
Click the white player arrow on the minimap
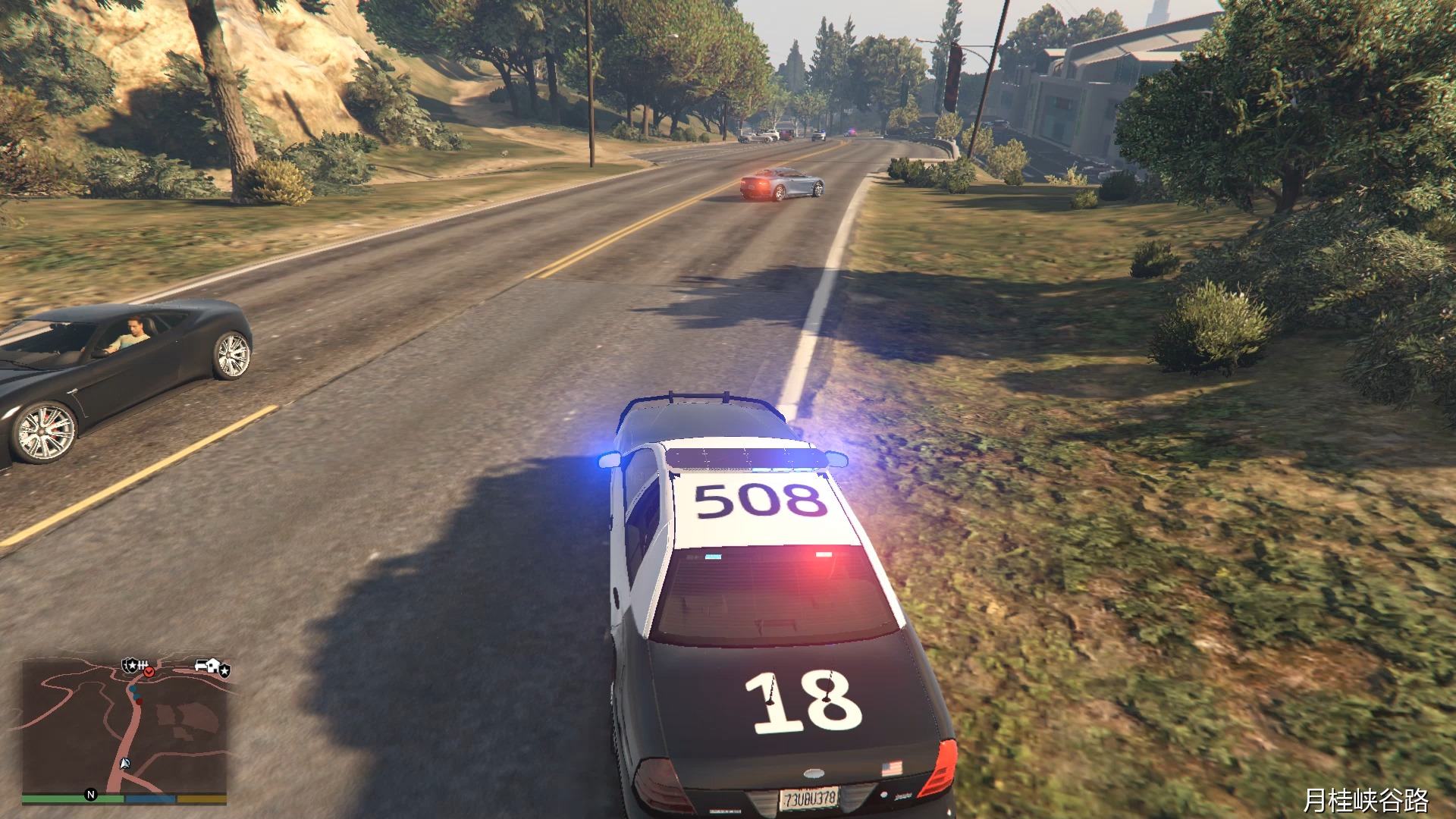pyautogui.click(x=125, y=764)
